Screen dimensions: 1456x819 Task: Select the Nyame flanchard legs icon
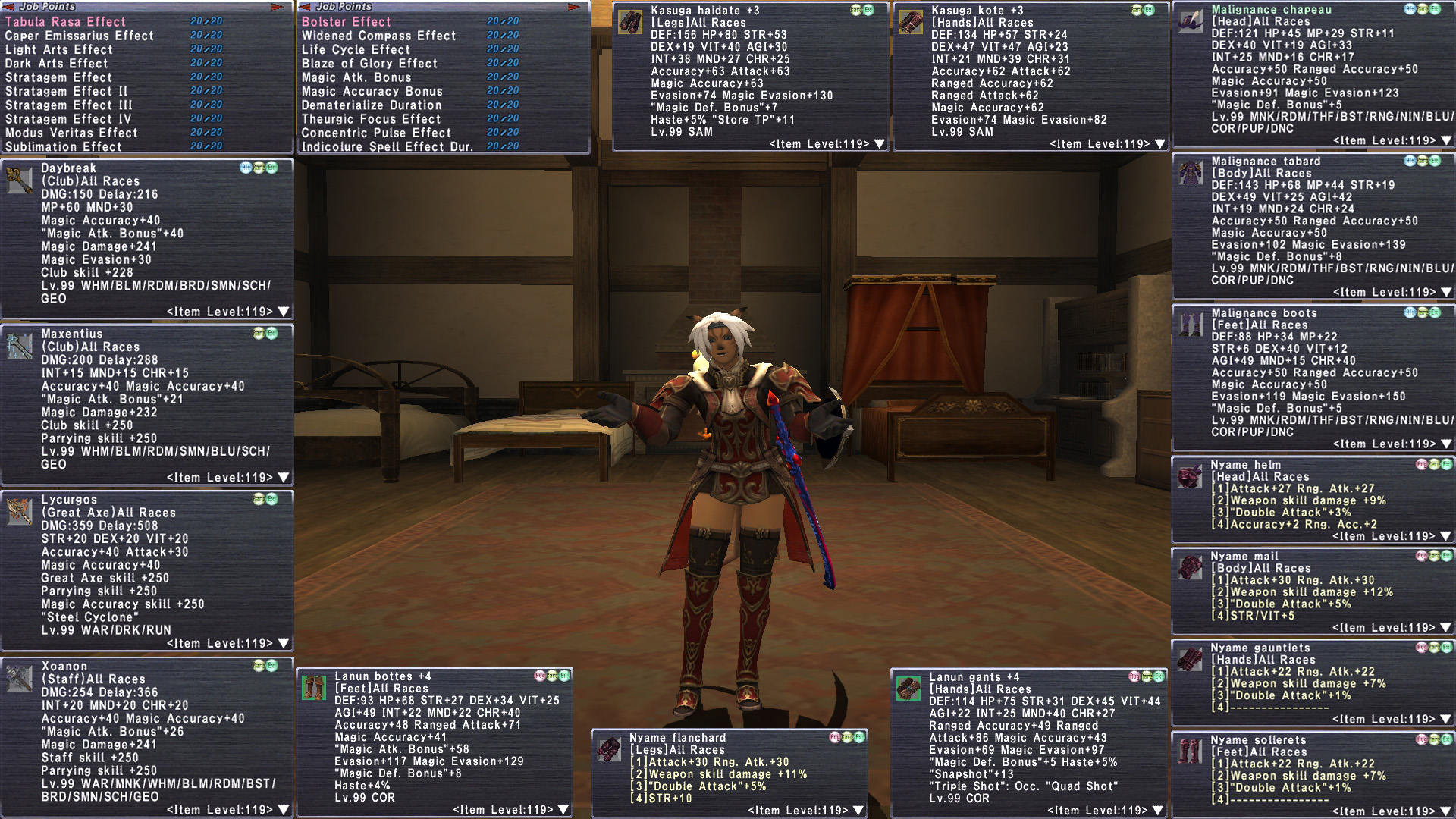608,749
